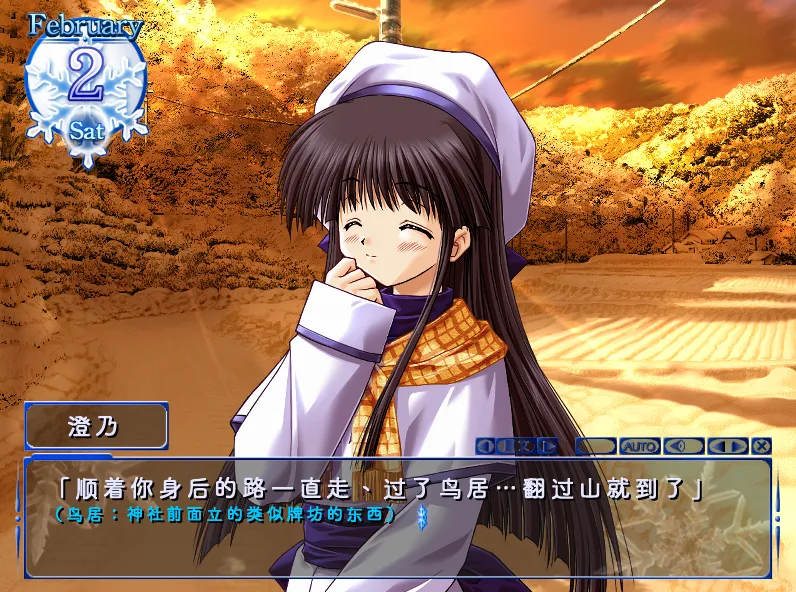The width and height of the screenshot is (796, 592).
Task: Hide the message window with X
Action: [762, 446]
